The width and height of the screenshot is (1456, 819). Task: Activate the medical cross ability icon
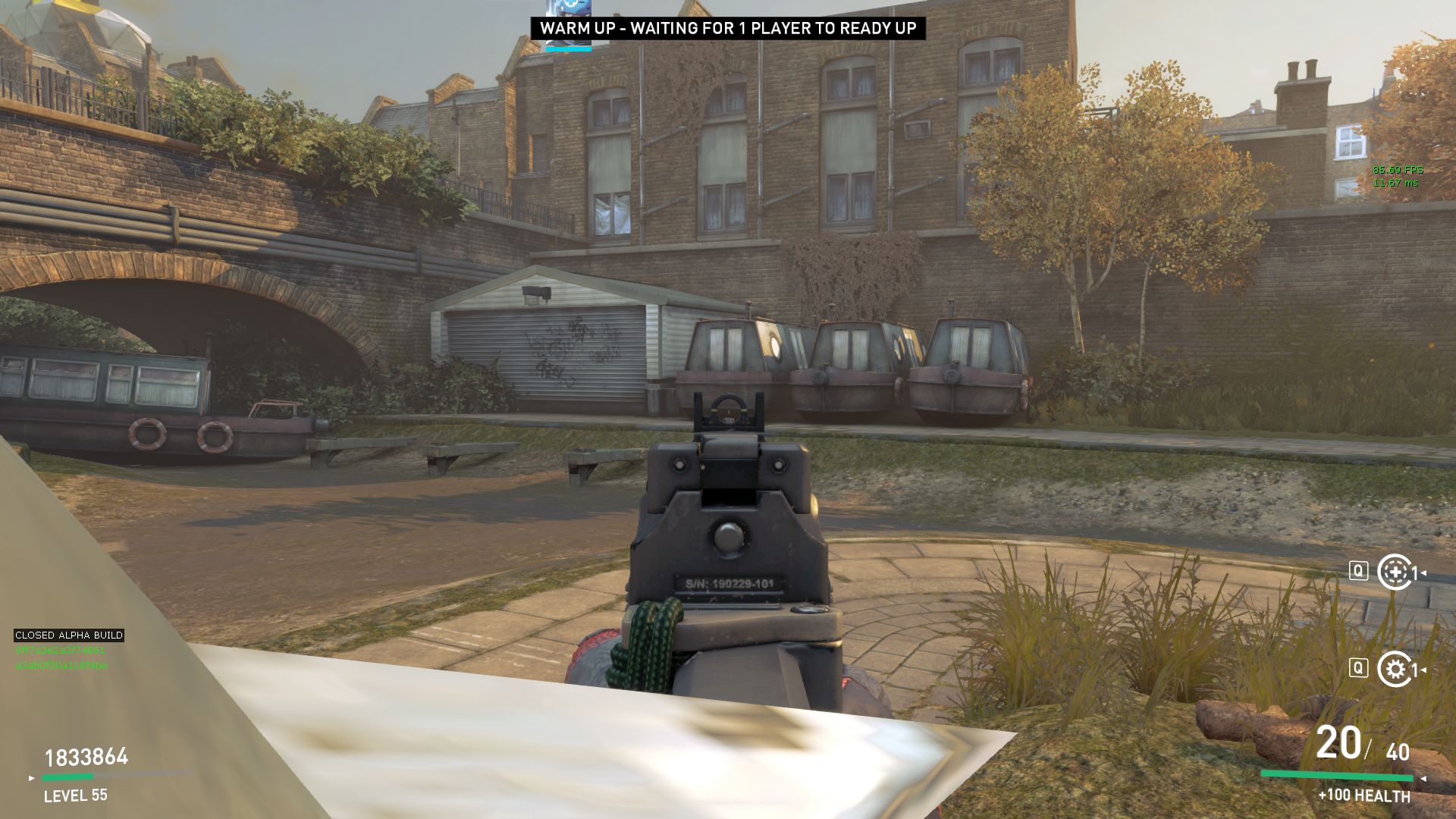(x=1395, y=573)
